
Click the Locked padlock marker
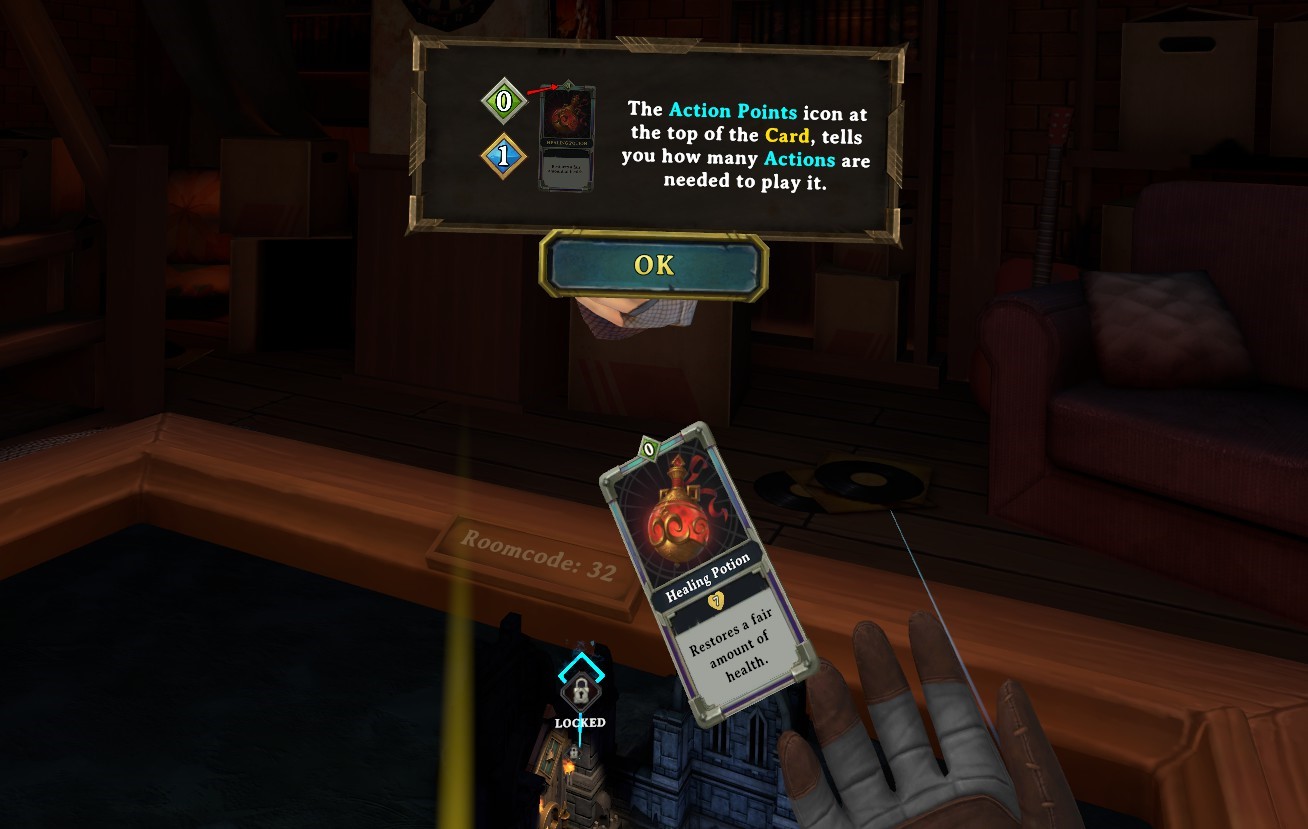pos(578,691)
